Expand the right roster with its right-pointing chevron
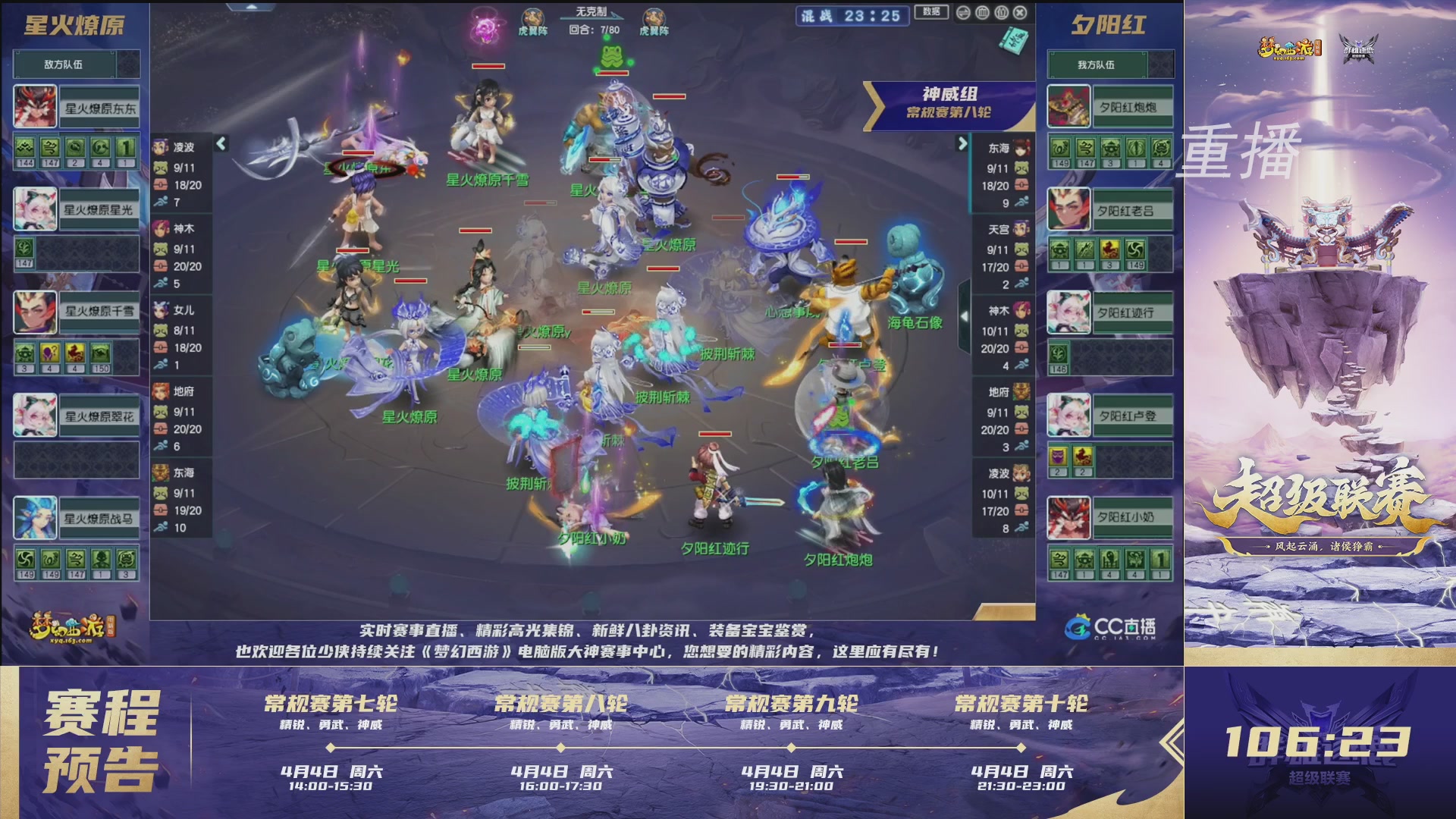This screenshot has width=1456, height=819. [963, 142]
